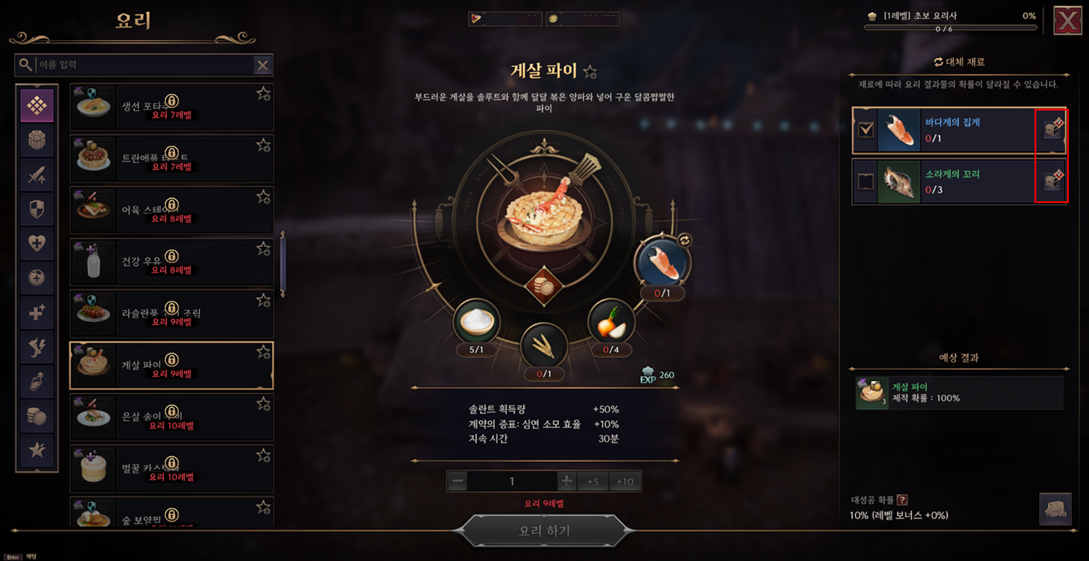Open the great success chance help icon

902,500
